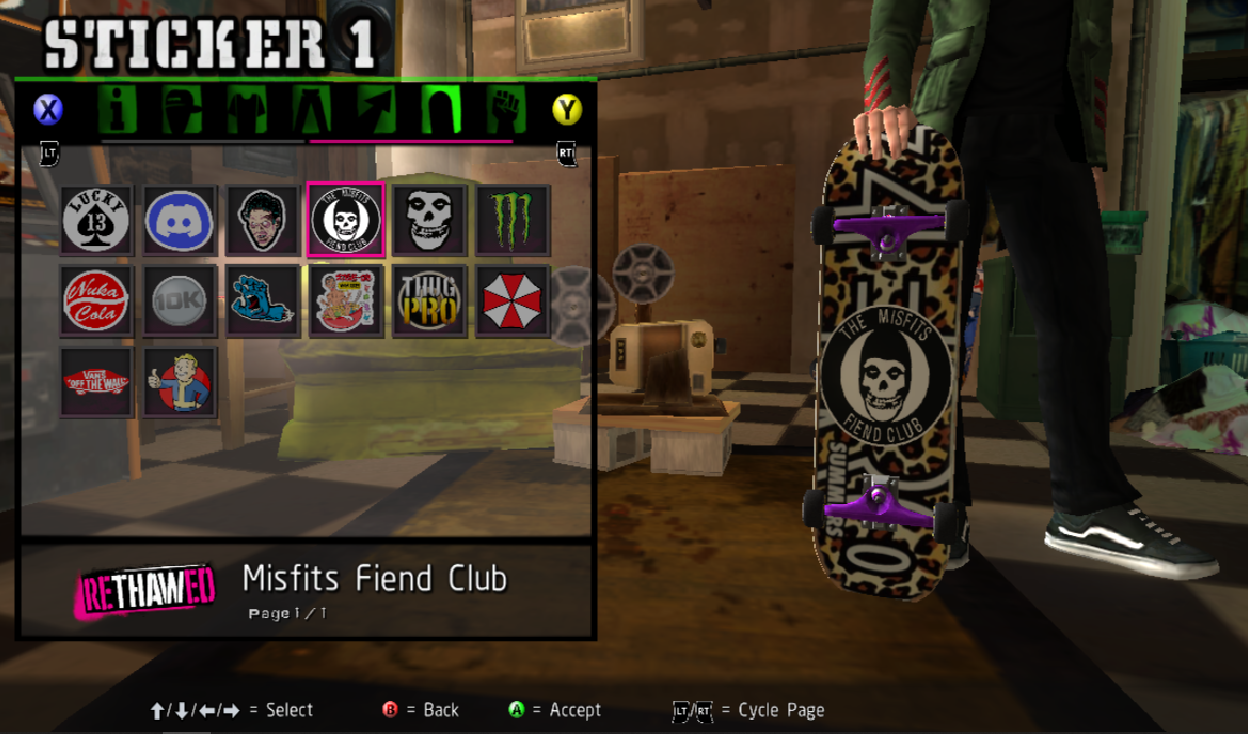Switch to the cap headwear tab

[182, 109]
